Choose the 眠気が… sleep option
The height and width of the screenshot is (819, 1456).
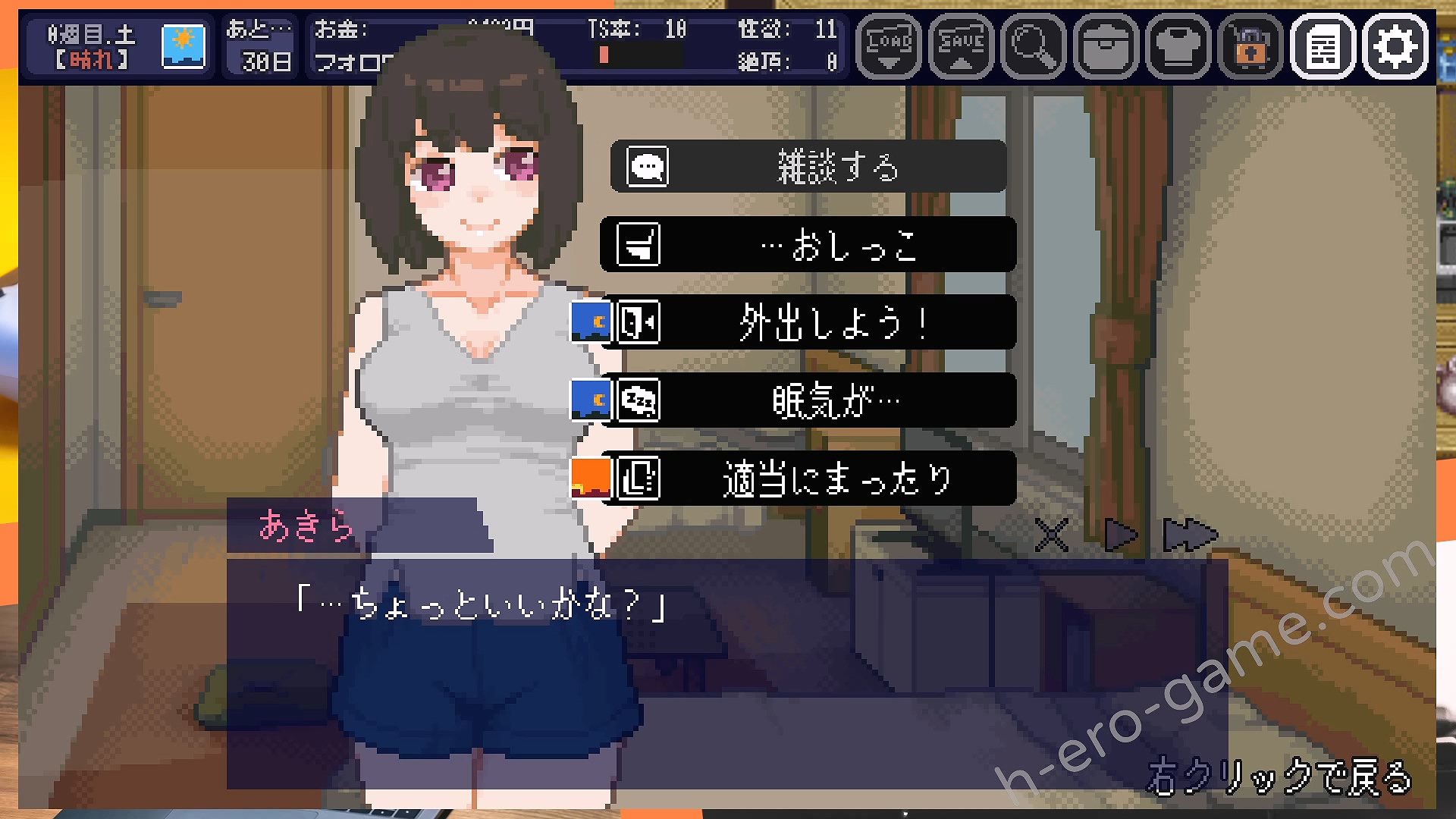point(808,400)
